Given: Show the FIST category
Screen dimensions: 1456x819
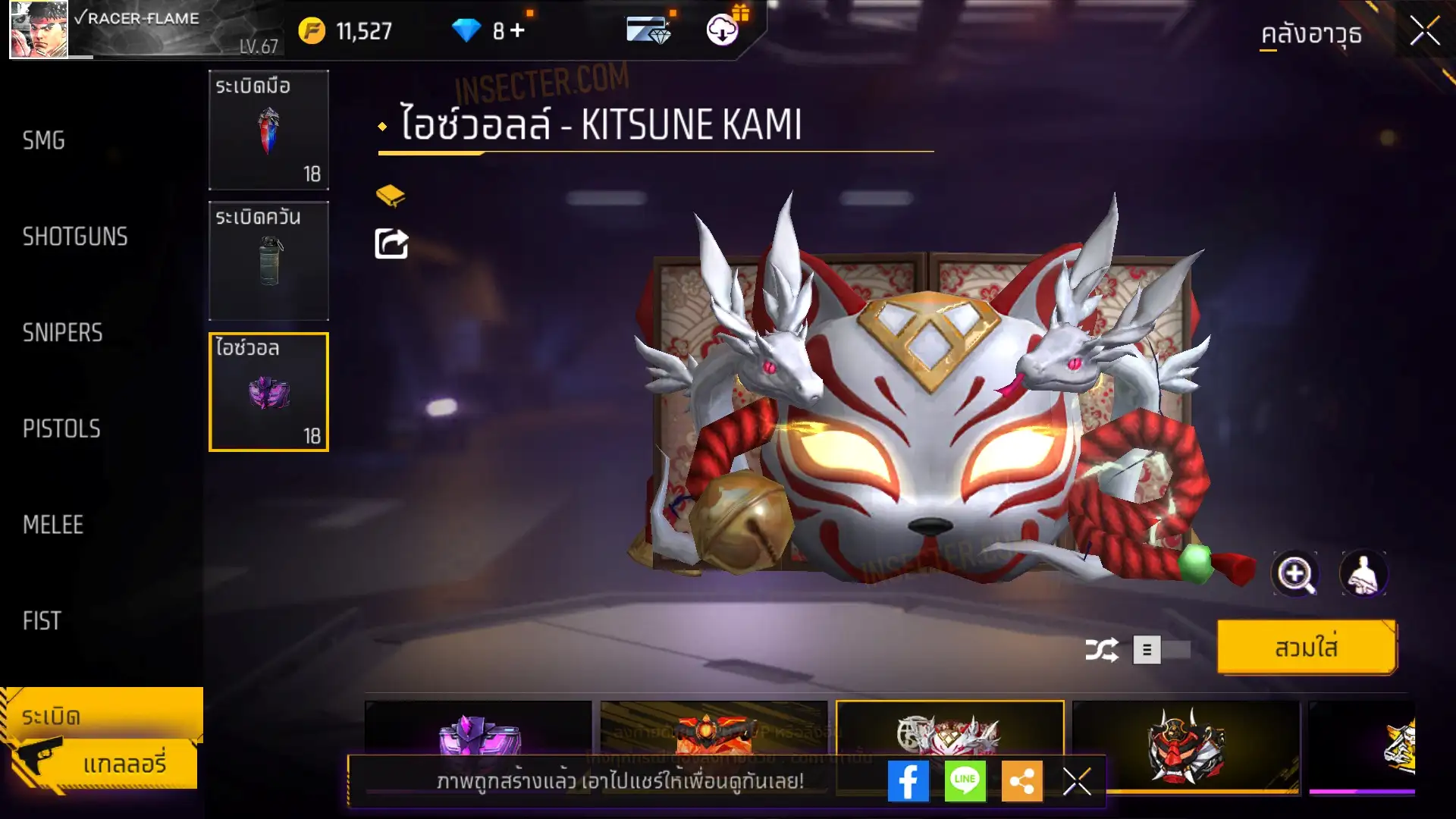Looking at the screenshot, I should [42, 621].
